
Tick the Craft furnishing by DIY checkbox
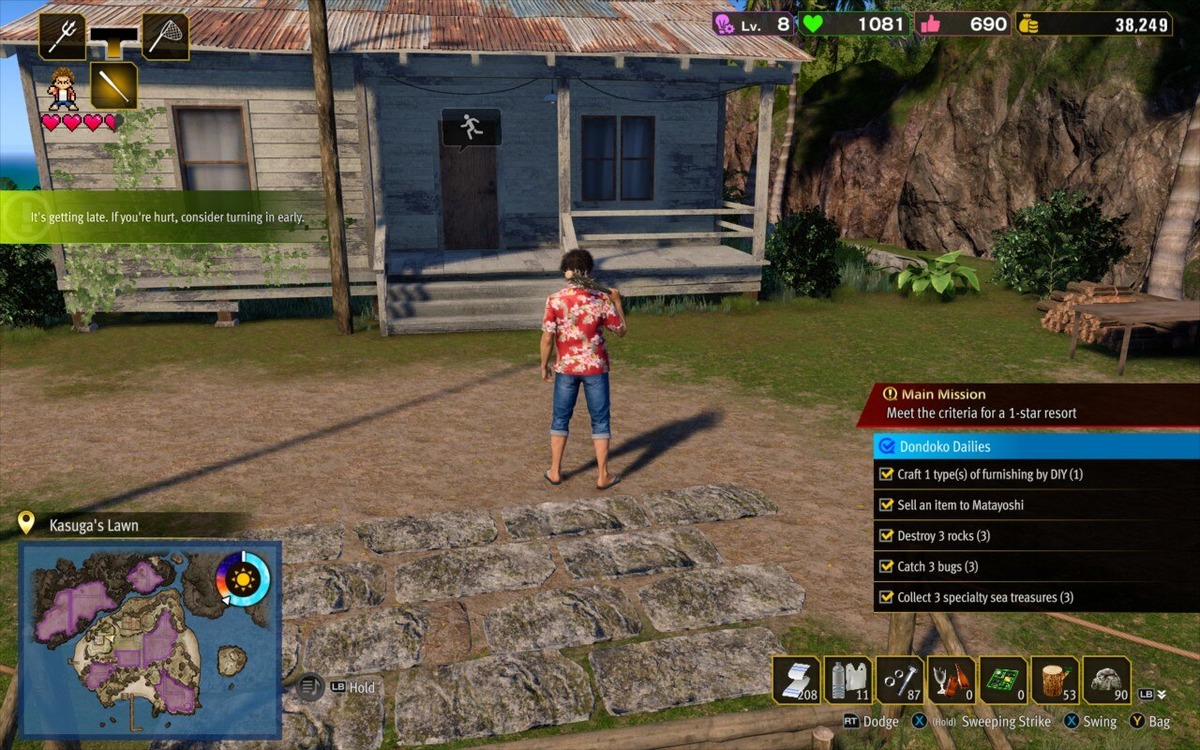click(885, 474)
